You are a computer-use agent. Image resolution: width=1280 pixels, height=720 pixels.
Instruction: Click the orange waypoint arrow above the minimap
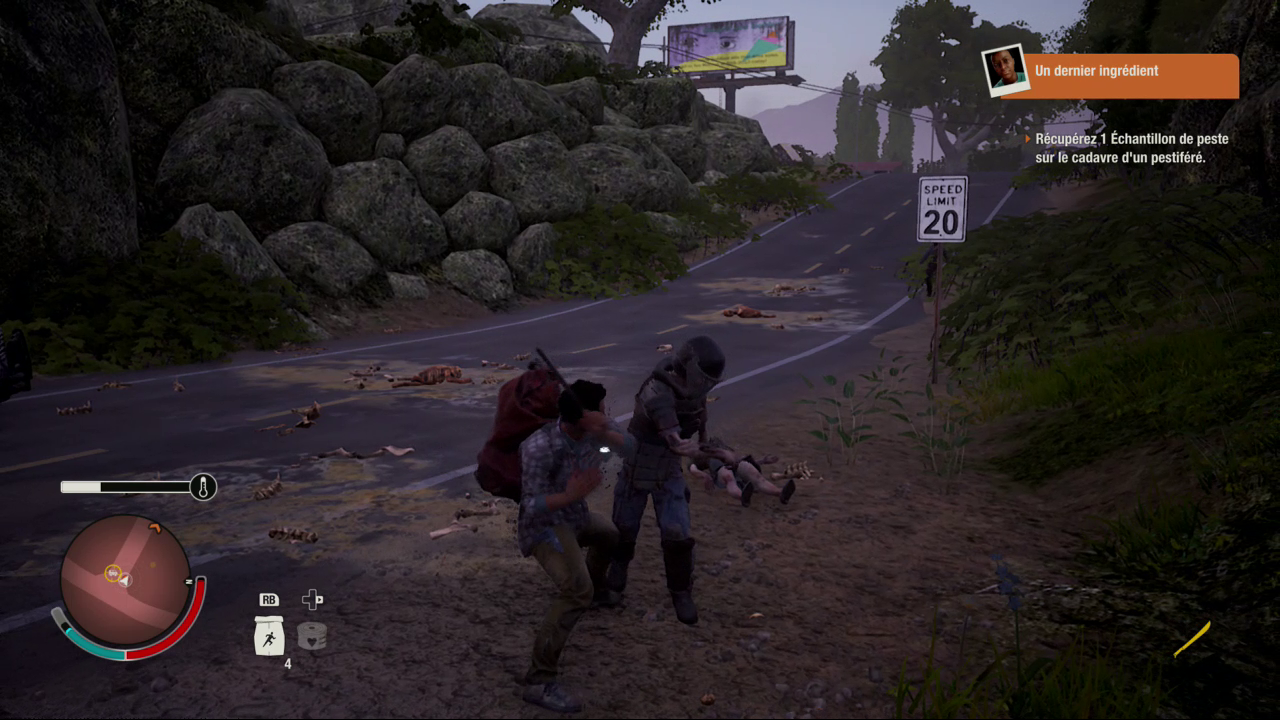click(155, 529)
